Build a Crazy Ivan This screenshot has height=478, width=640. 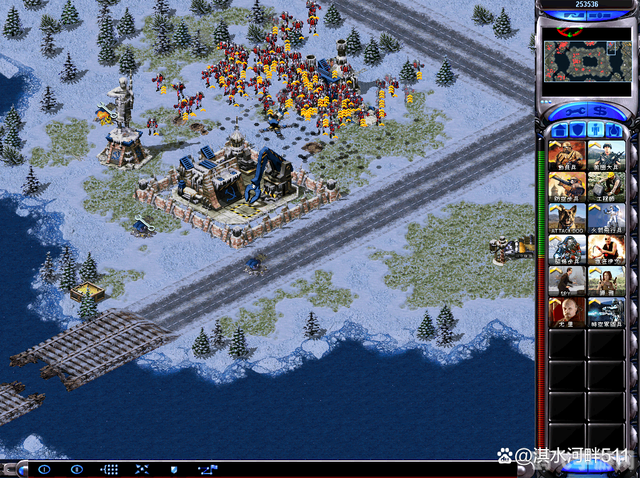pyautogui.click(x=605, y=249)
